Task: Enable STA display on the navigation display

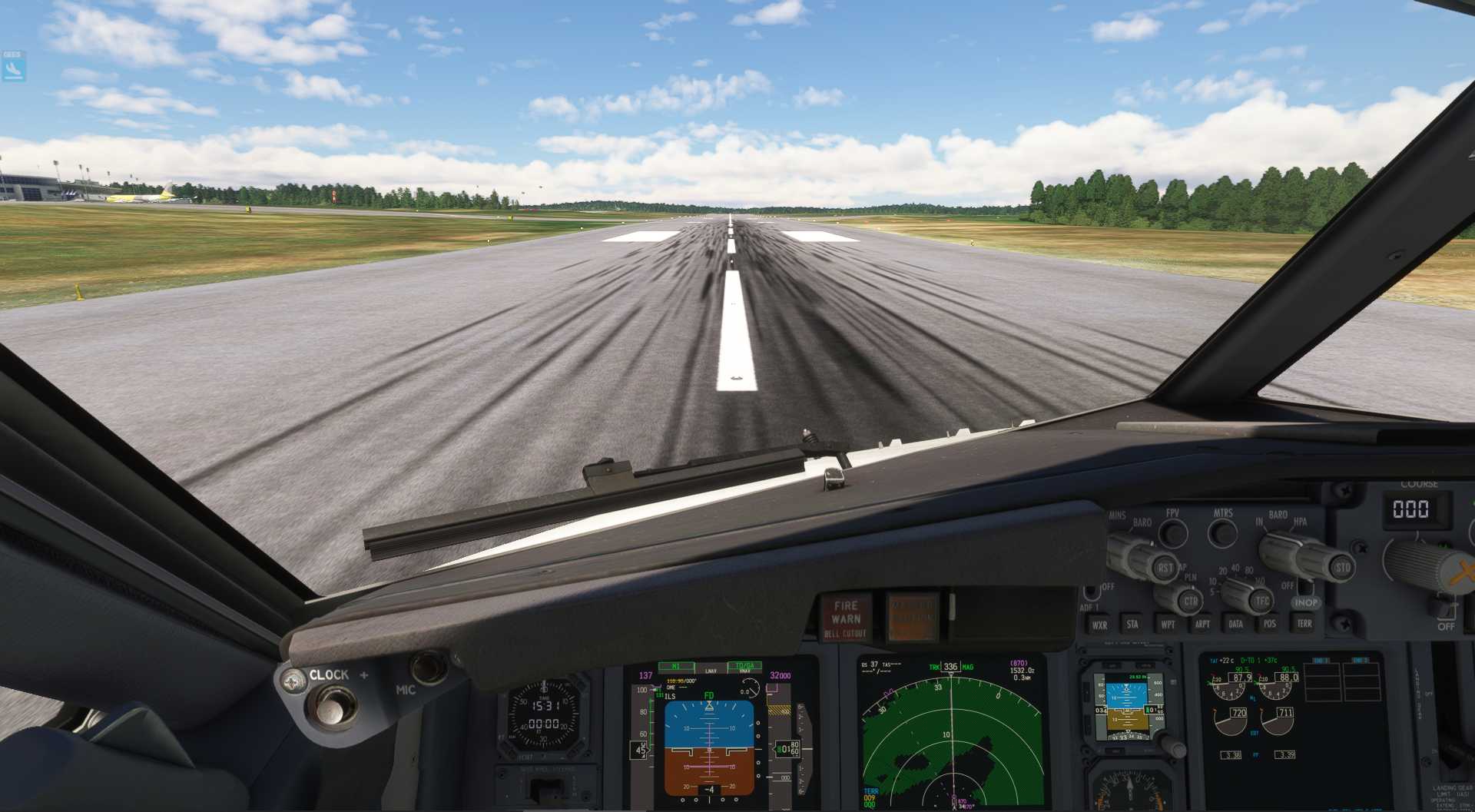Action: pyautogui.click(x=1132, y=625)
